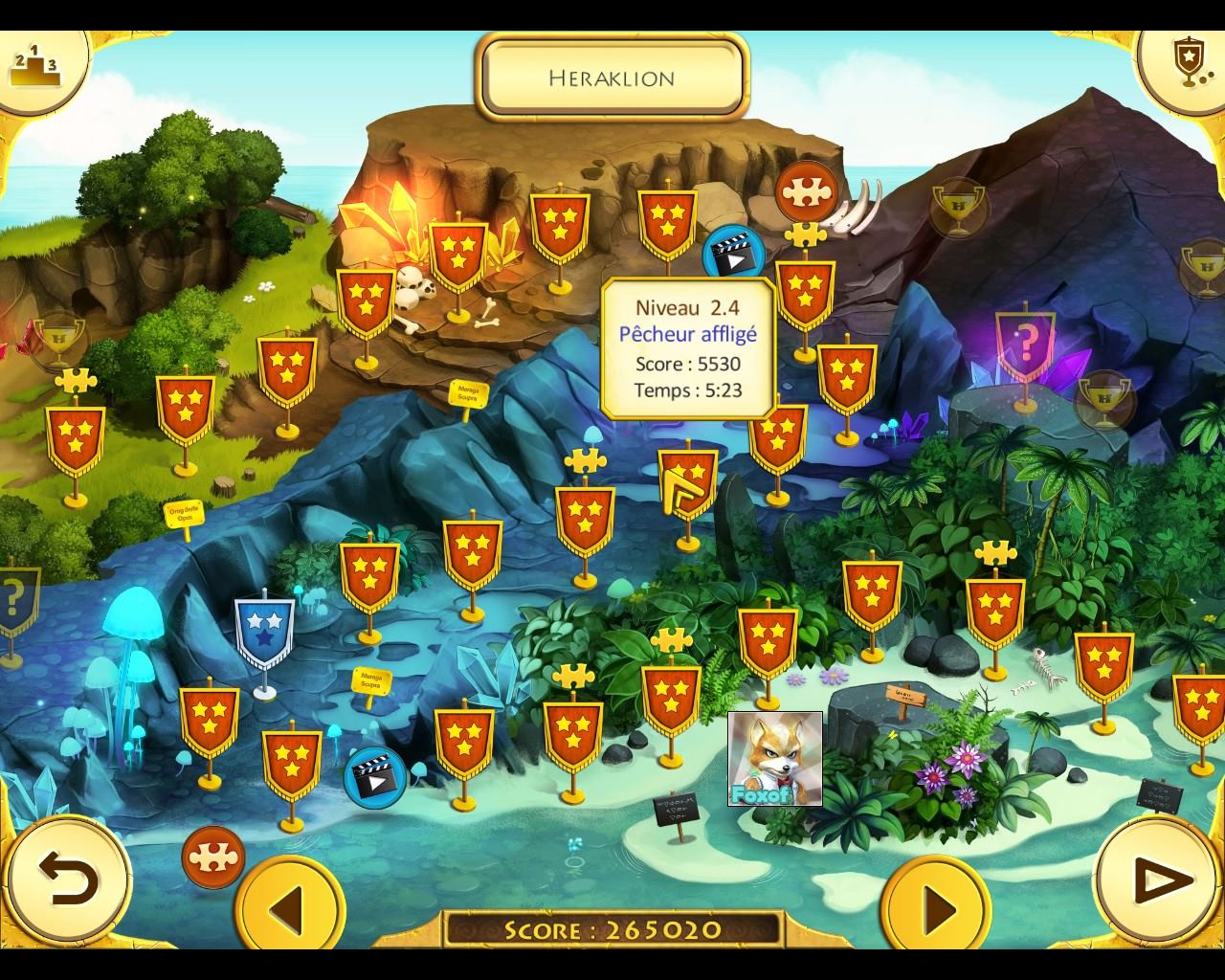Image resolution: width=1225 pixels, height=980 pixels.
Task: Show the next map with the right arrow
Action: tap(935, 903)
